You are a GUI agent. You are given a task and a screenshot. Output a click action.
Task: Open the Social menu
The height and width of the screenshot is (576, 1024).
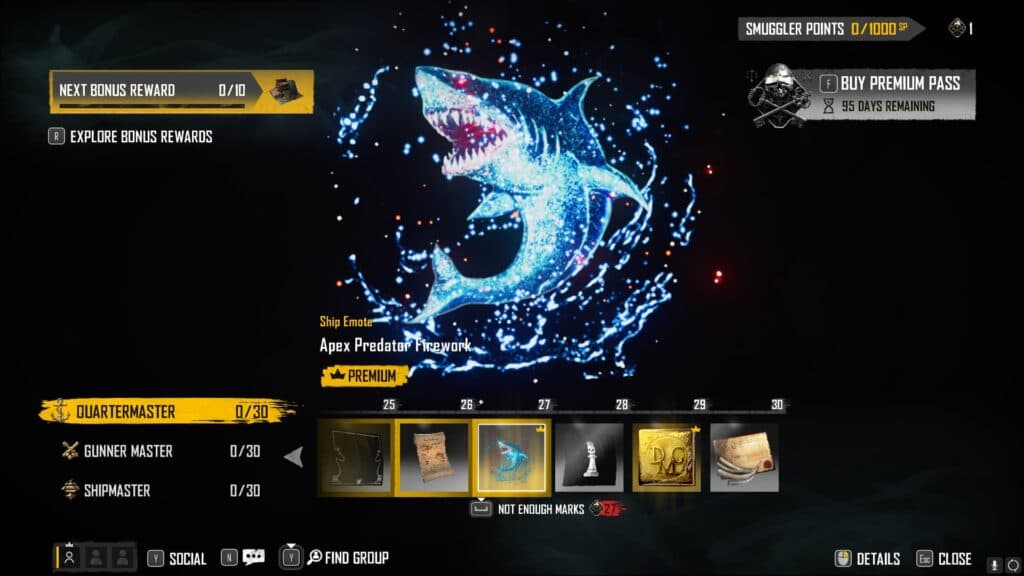point(177,559)
